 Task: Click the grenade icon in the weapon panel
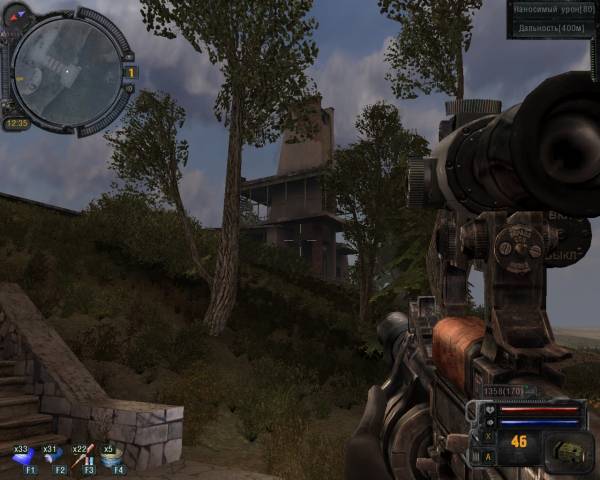point(567,449)
